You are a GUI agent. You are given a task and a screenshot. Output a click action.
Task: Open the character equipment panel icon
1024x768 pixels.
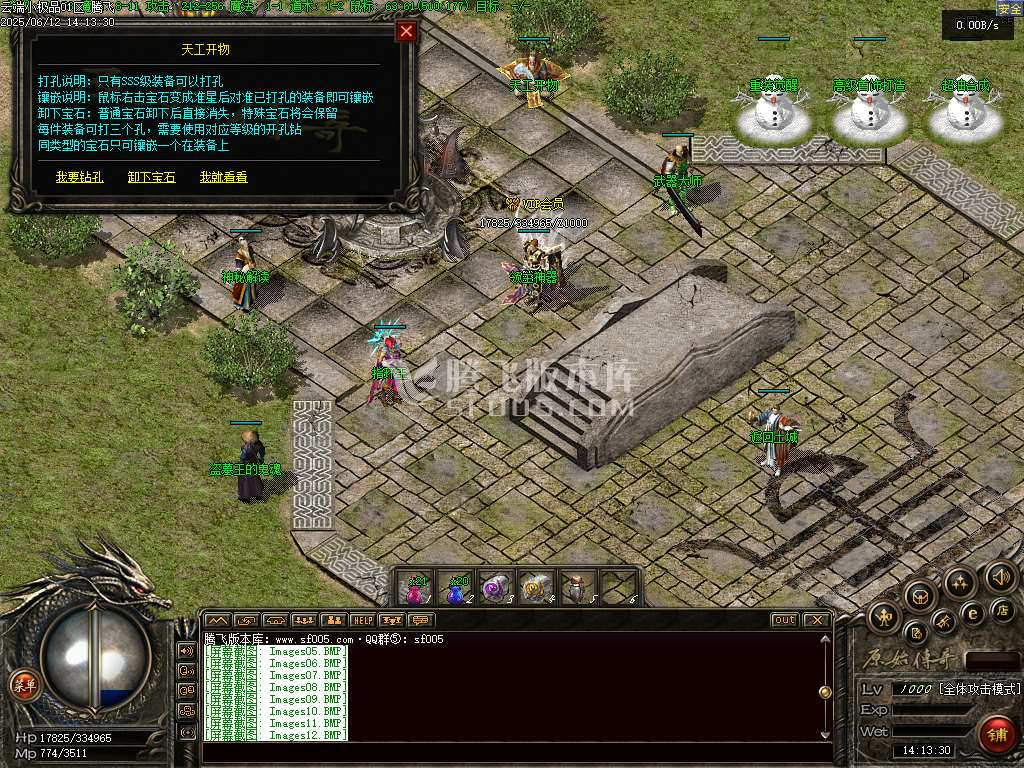click(886, 617)
